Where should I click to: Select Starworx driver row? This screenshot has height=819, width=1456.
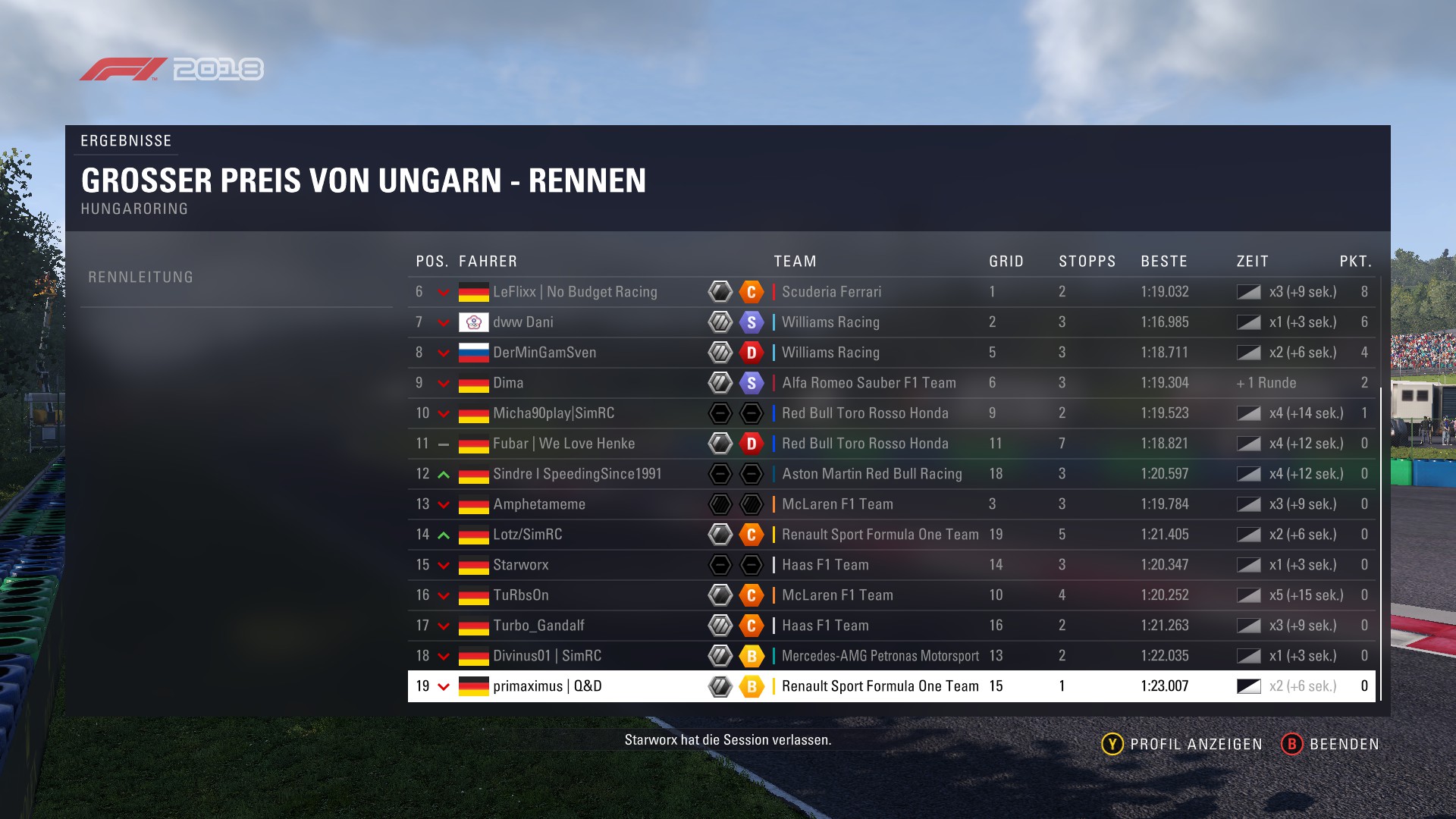click(x=521, y=565)
